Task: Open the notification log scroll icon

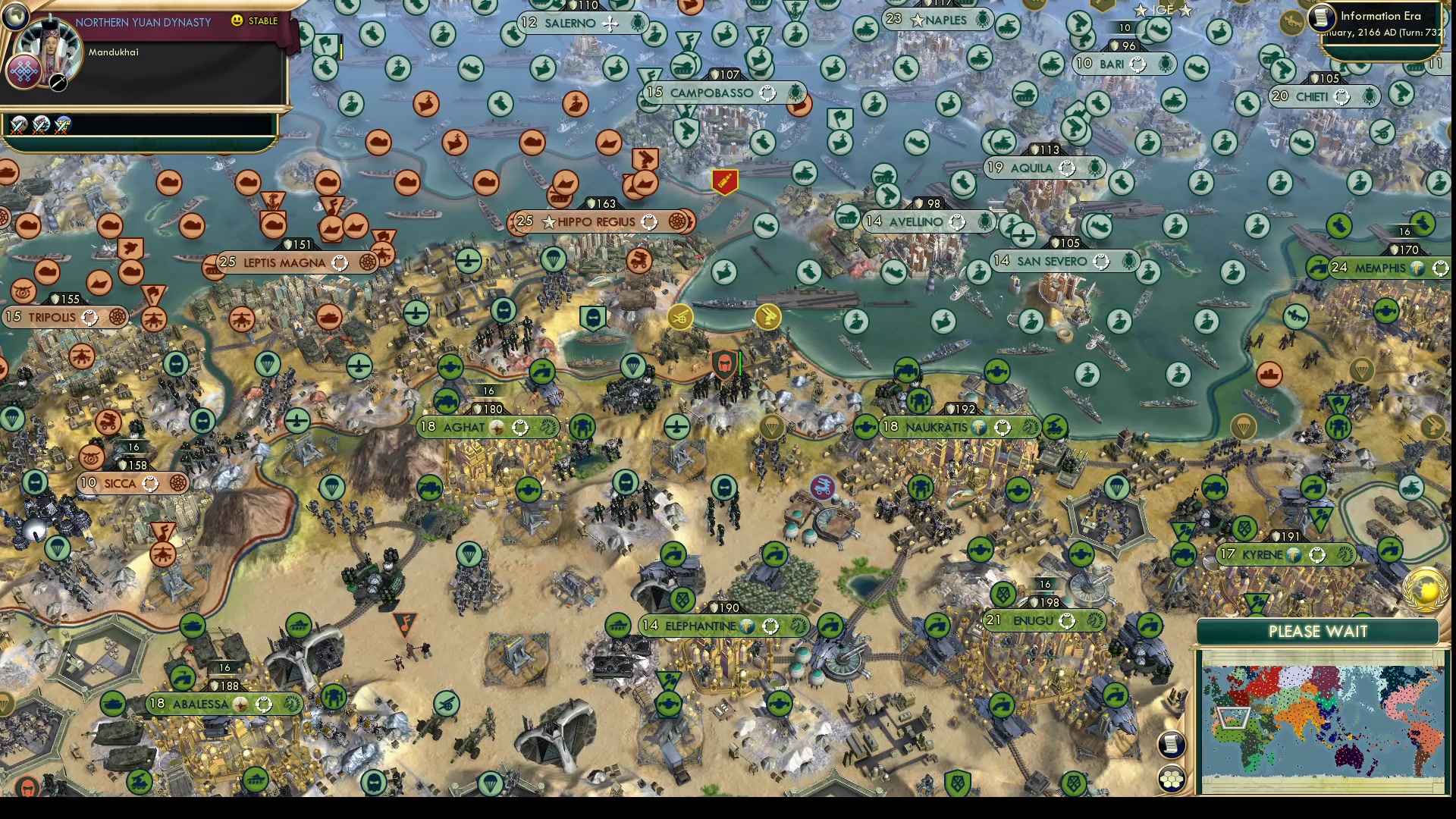Action: [1173, 744]
